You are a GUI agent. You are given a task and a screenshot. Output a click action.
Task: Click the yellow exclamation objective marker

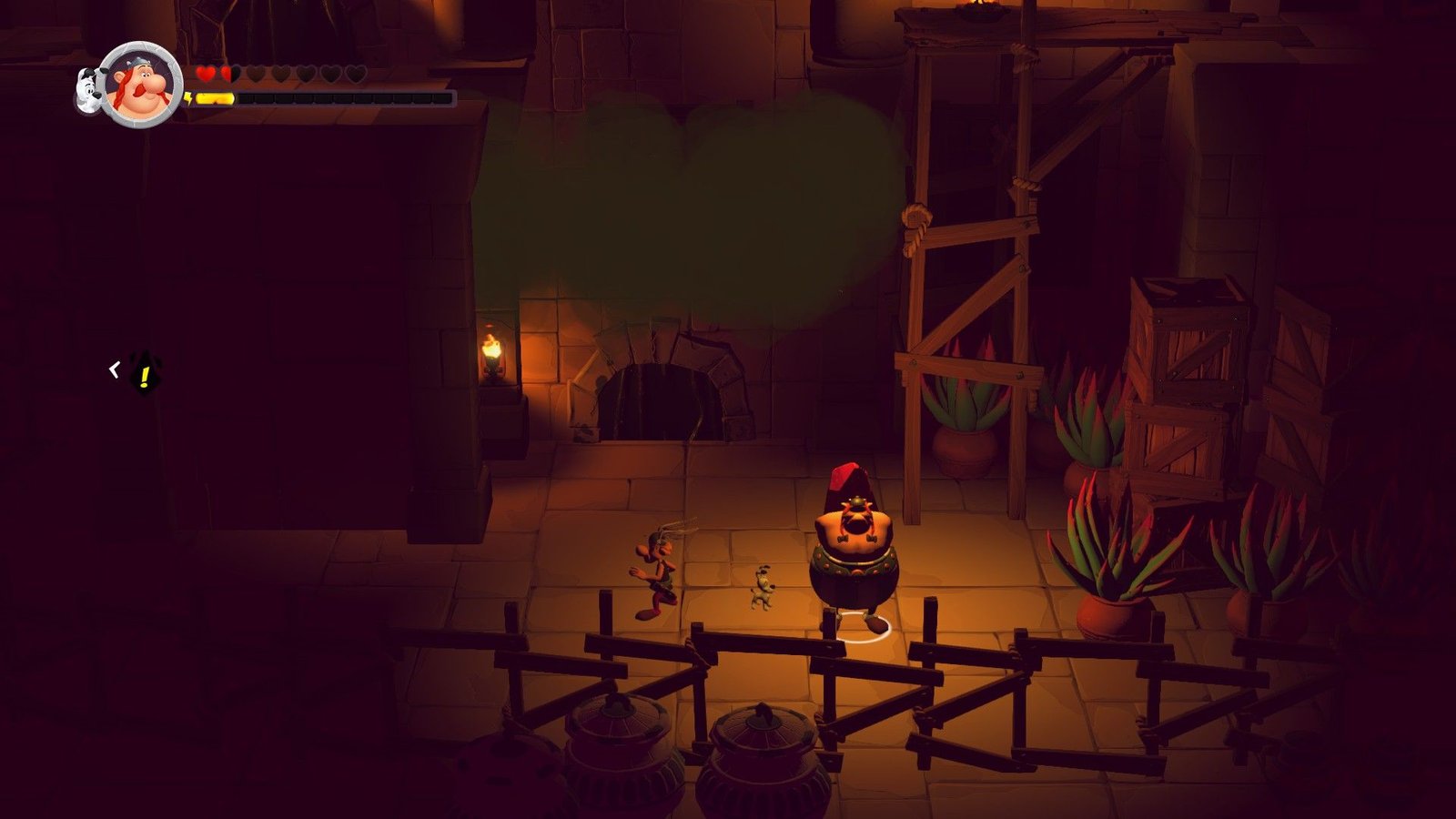click(x=144, y=372)
